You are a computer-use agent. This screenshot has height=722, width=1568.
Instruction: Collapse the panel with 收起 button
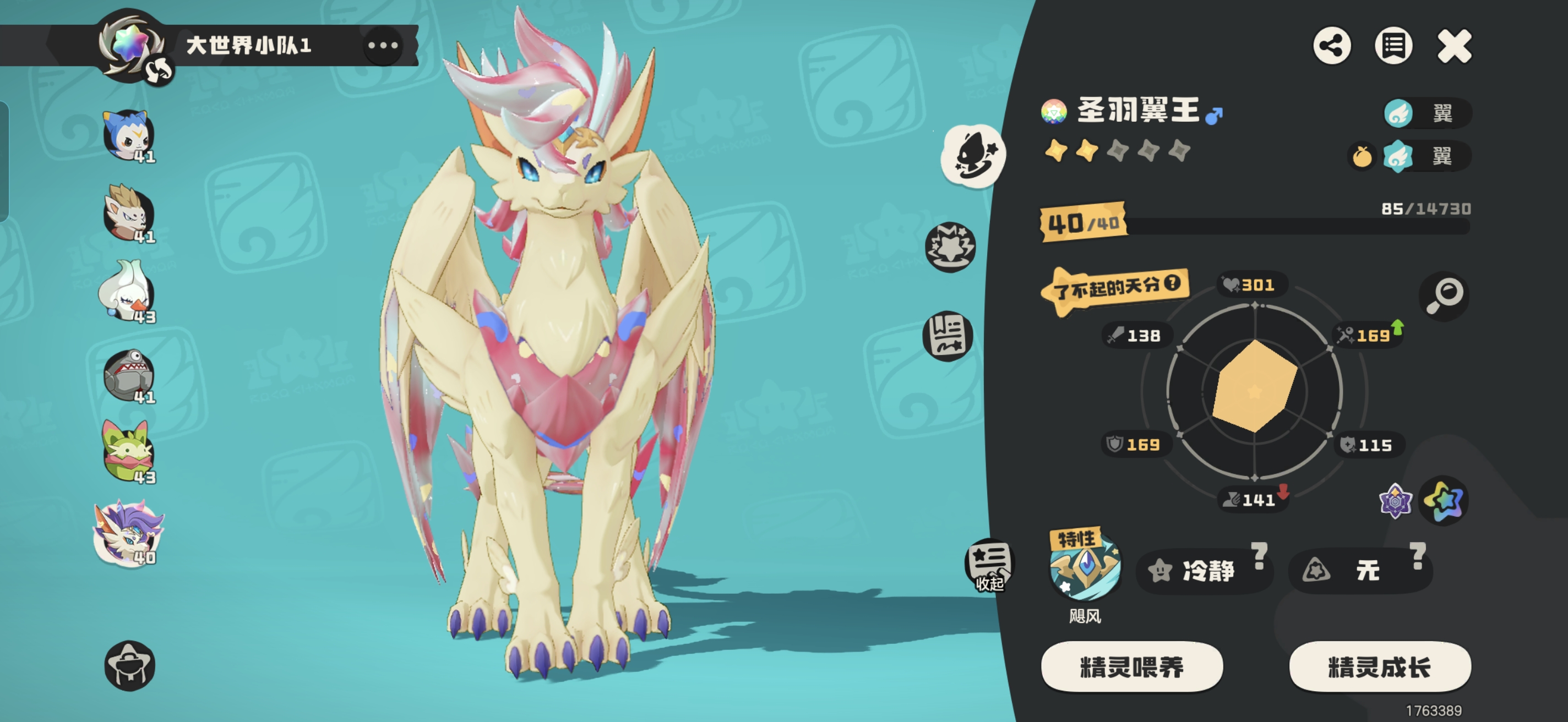tap(988, 565)
